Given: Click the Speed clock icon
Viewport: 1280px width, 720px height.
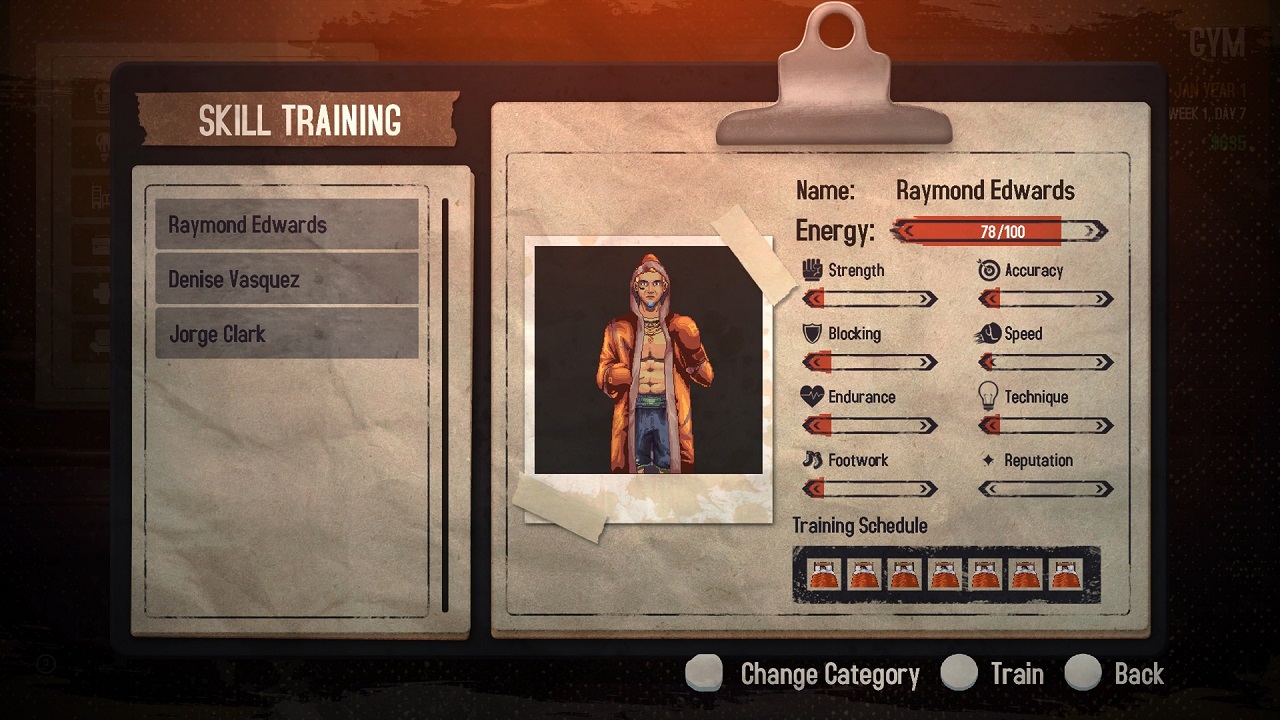Looking at the screenshot, I should (989, 333).
